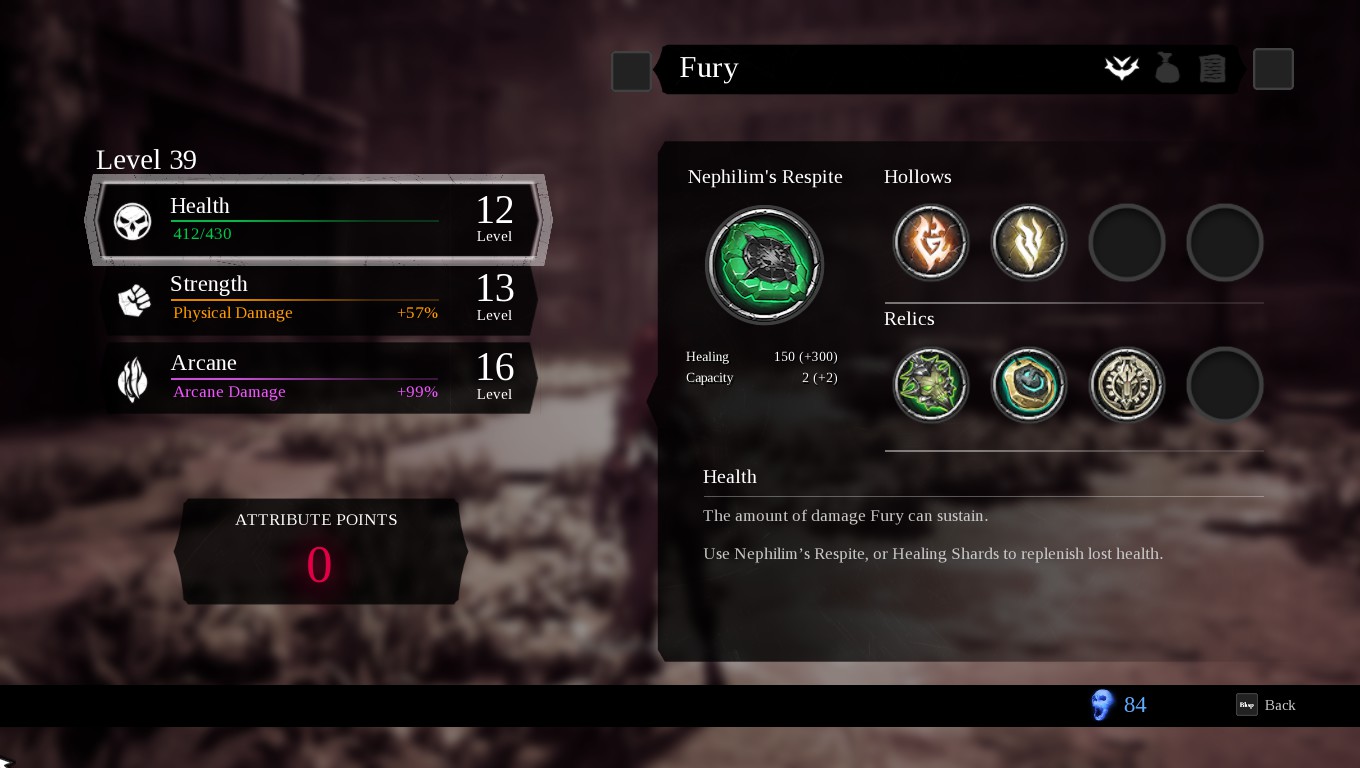Select the green spiked skull relic

click(930, 385)
